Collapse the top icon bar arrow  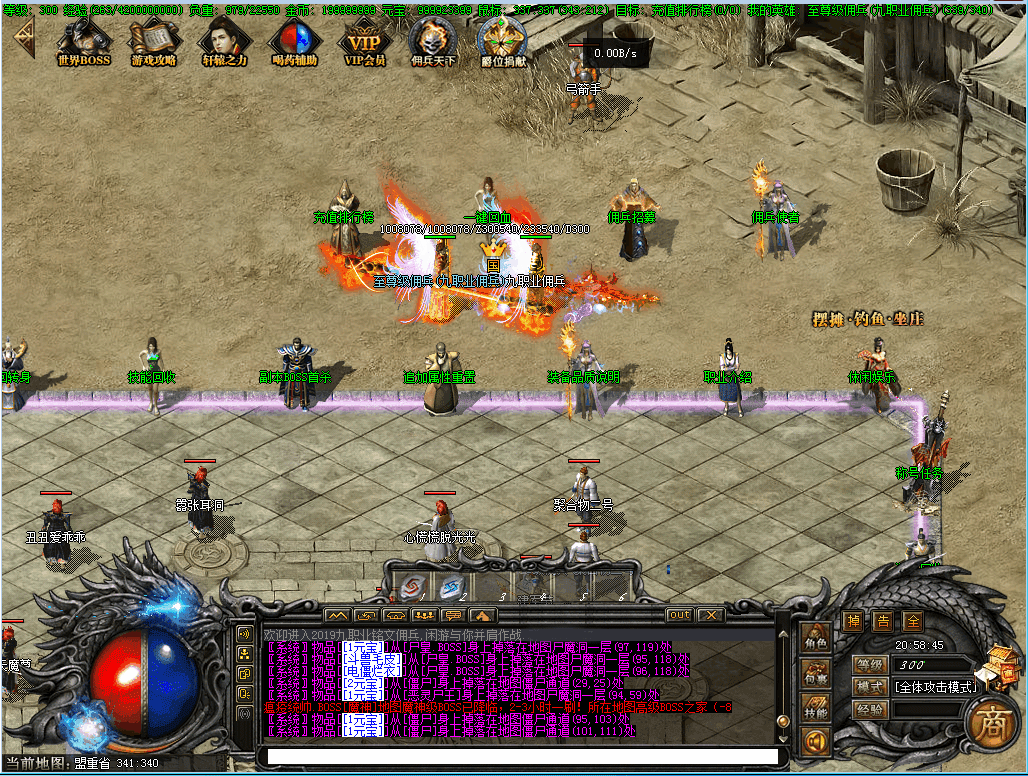[x=22, y=38]
